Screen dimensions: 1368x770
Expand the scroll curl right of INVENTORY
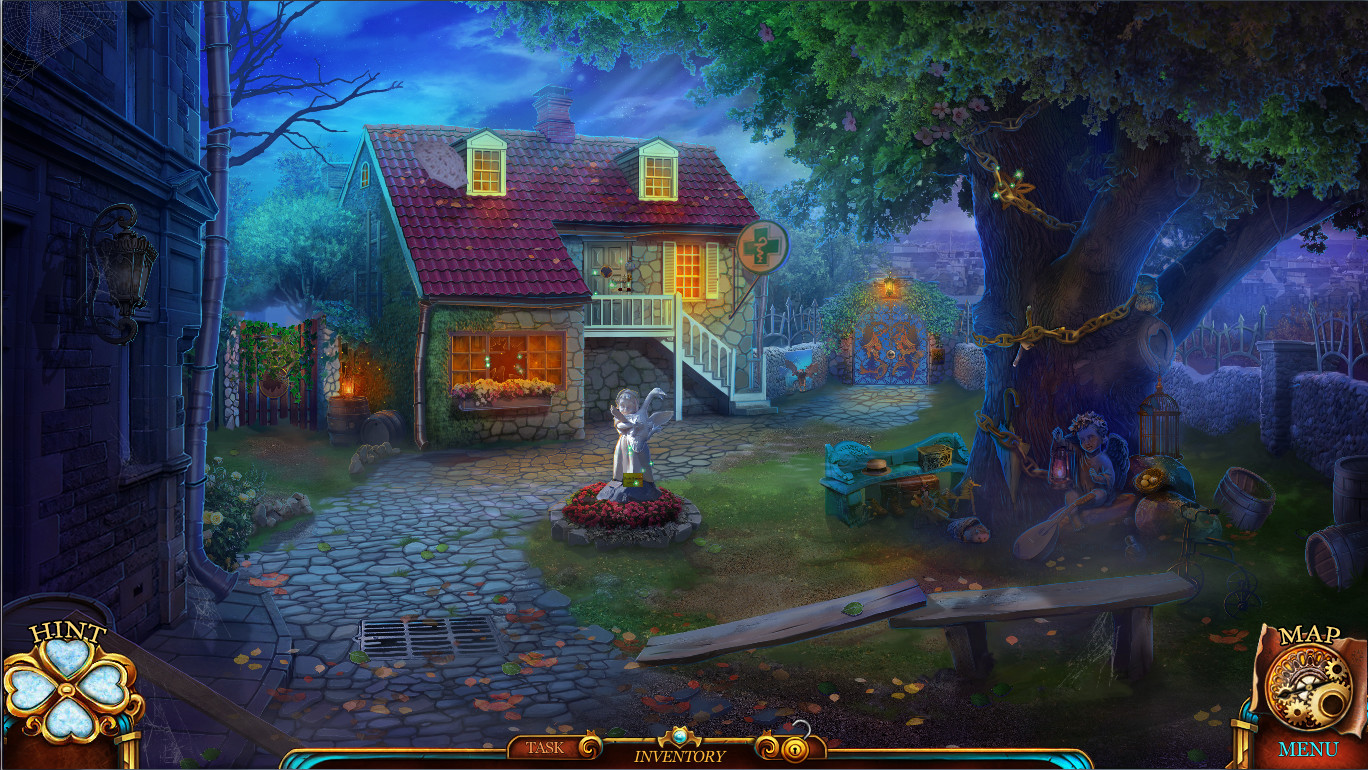(x=766, y=746)
